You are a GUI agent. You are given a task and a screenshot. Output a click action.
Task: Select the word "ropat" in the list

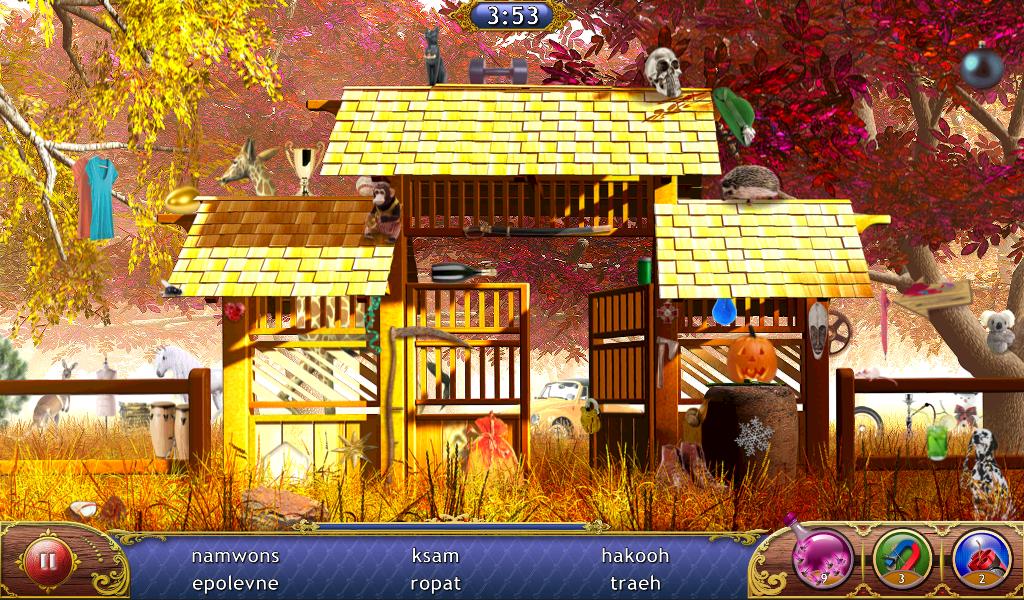(x=436, y=583)
